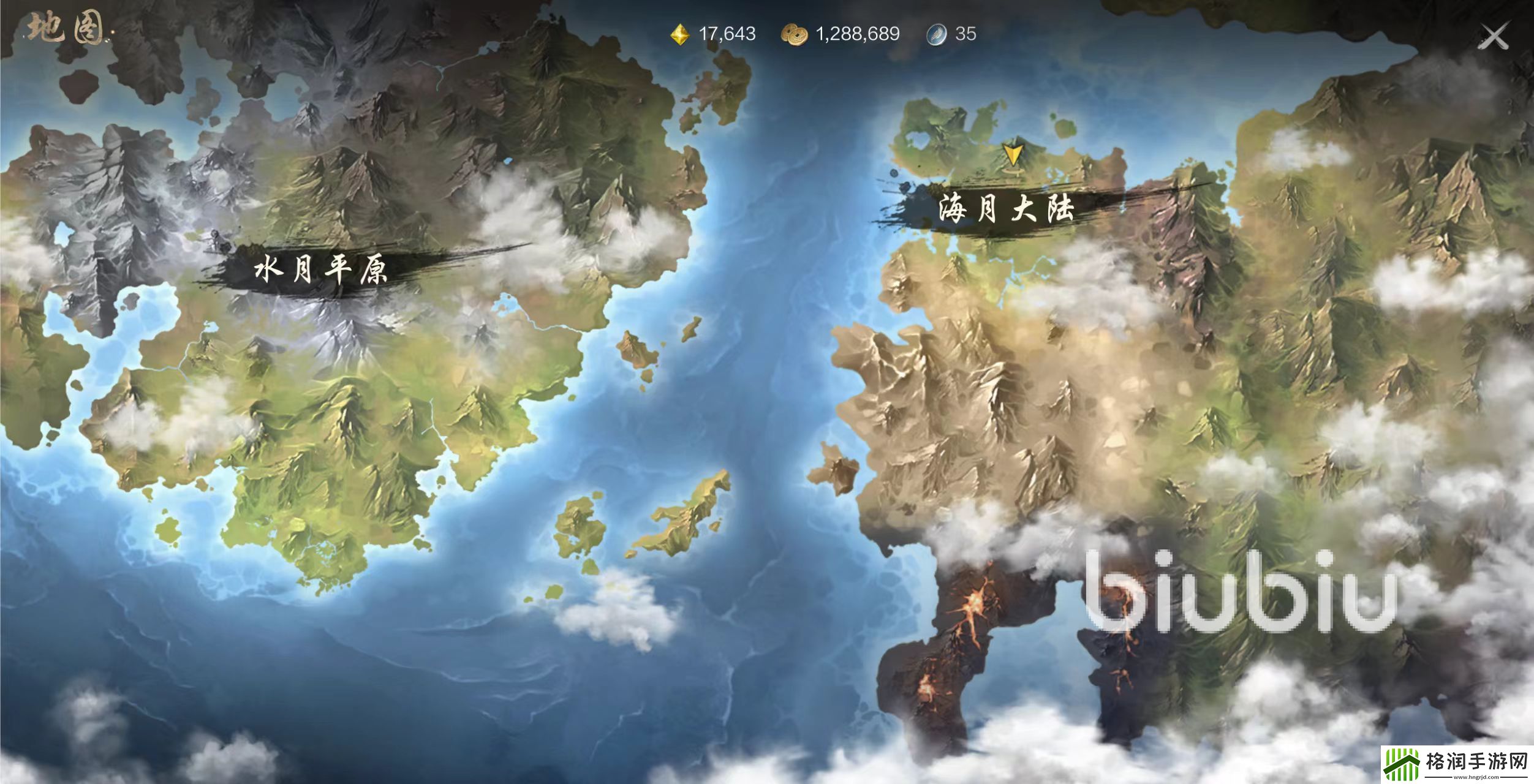Viewport: 1534px width, 784px height.
Task: Tap the gold coin currency icon
Action: coord(793,34)
